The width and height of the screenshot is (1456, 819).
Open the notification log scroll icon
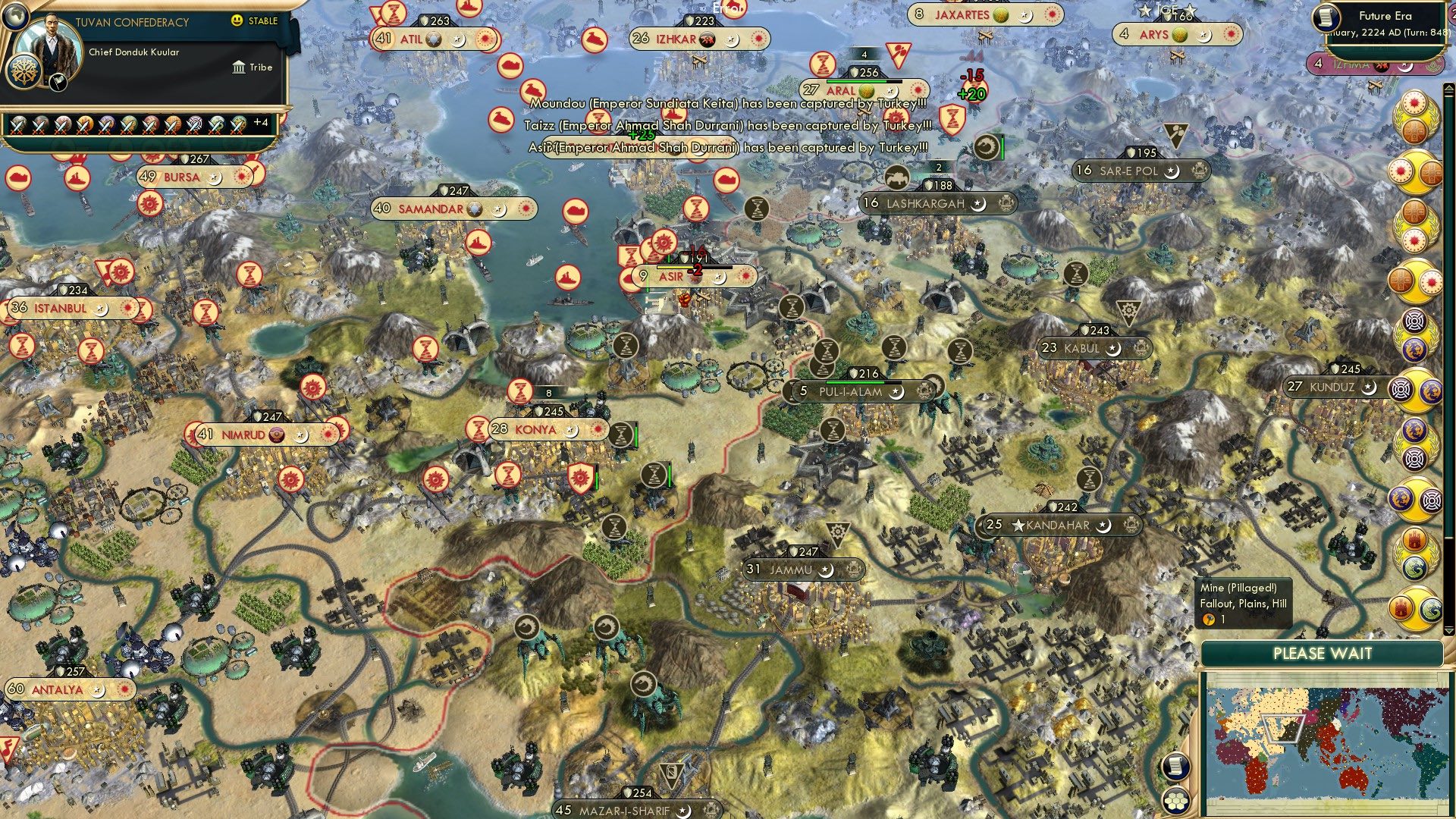click(1176, 767)
